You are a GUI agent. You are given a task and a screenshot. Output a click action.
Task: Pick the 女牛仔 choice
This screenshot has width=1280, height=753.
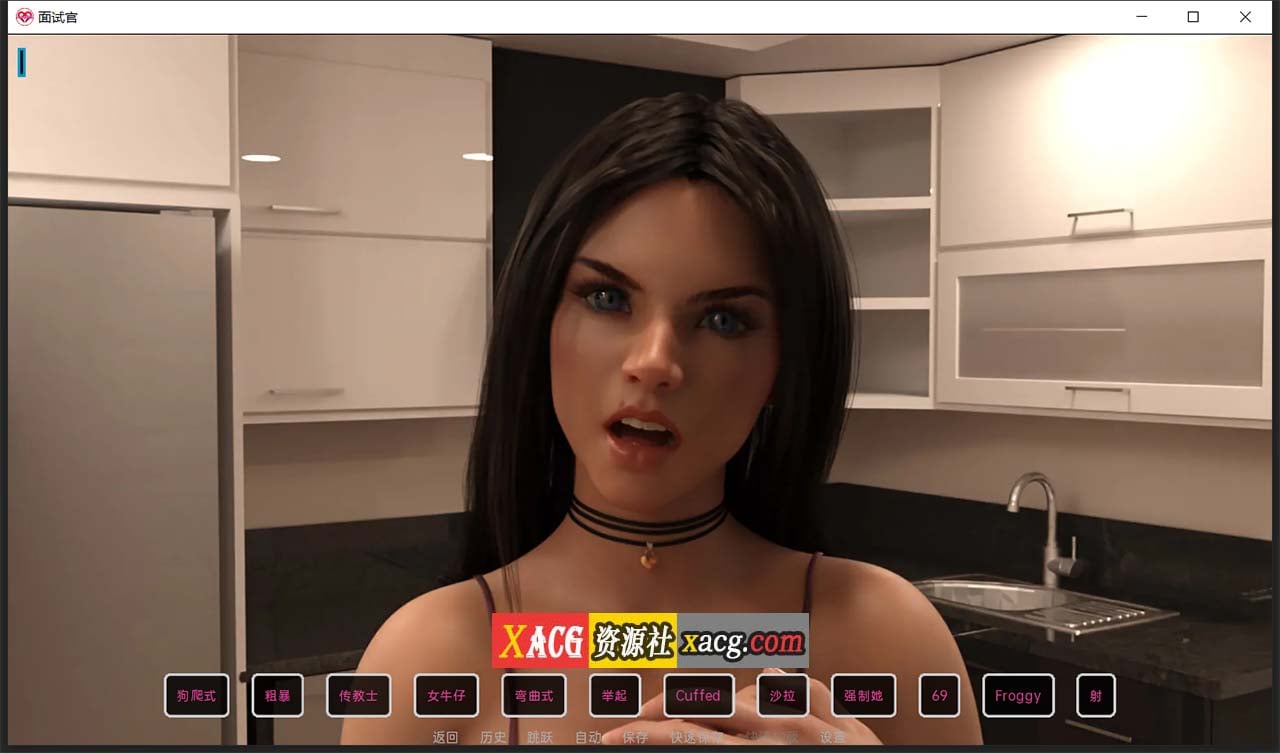click(446, 695)
